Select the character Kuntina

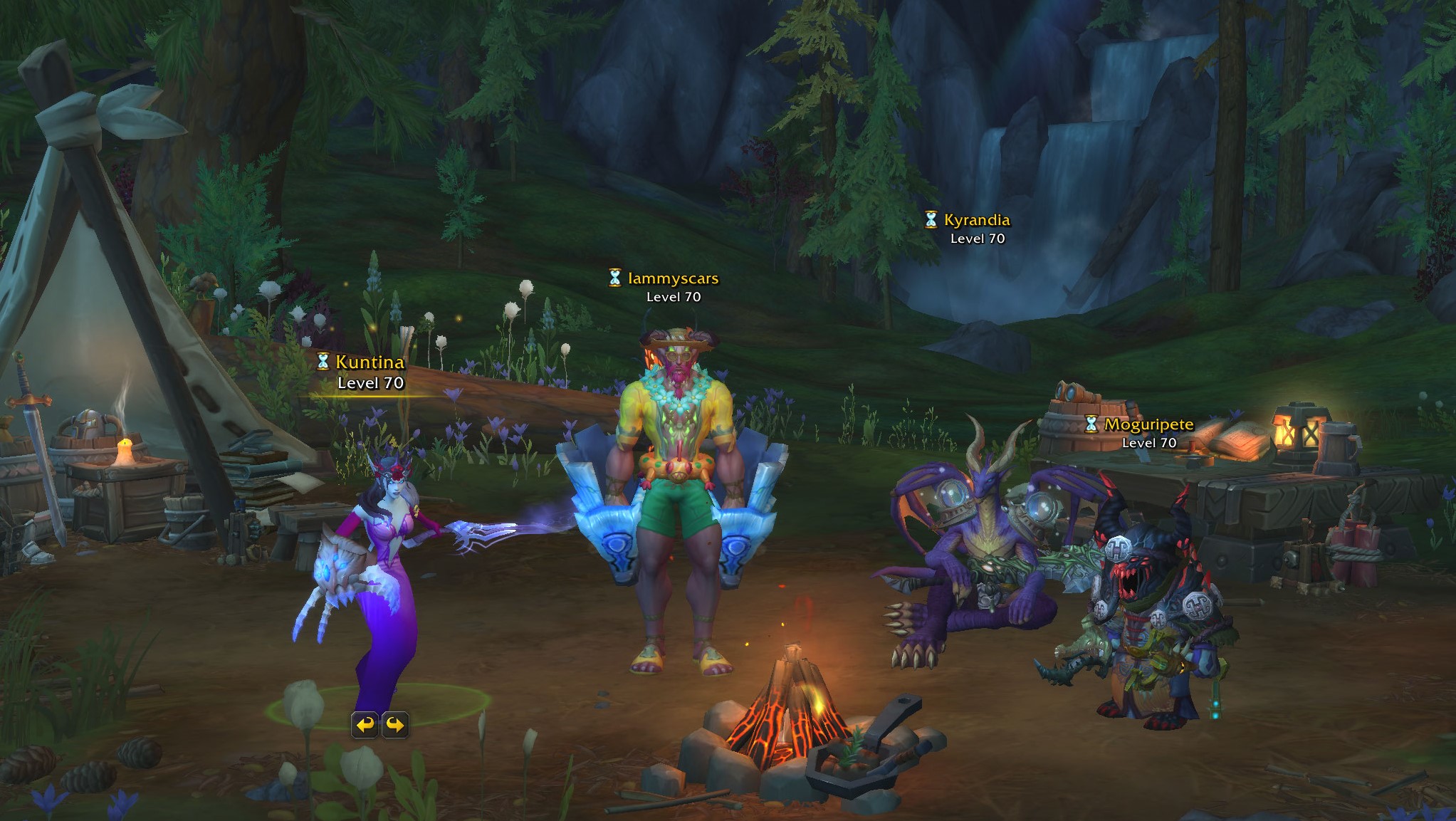point(370,362)
